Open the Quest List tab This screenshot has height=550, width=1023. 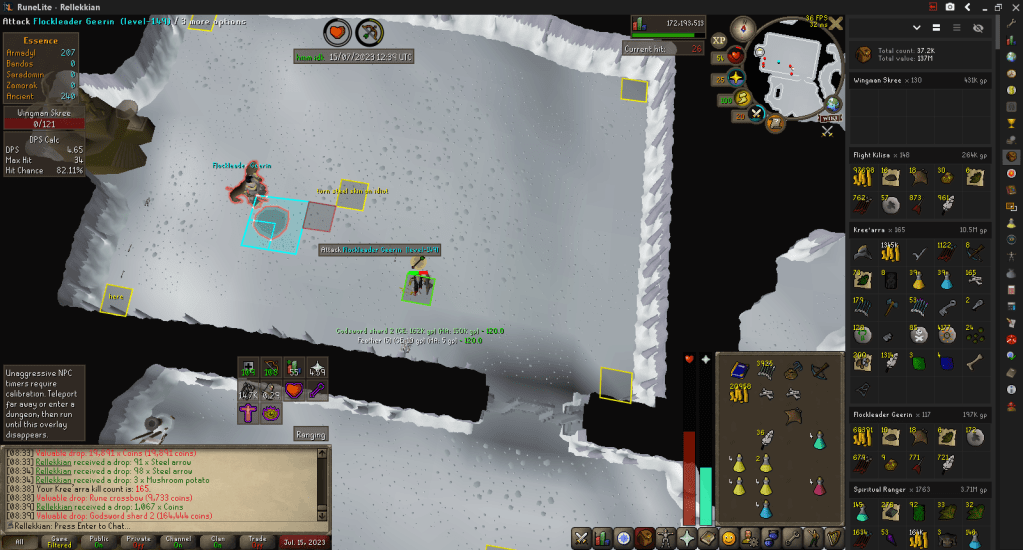tap(625, 538)
